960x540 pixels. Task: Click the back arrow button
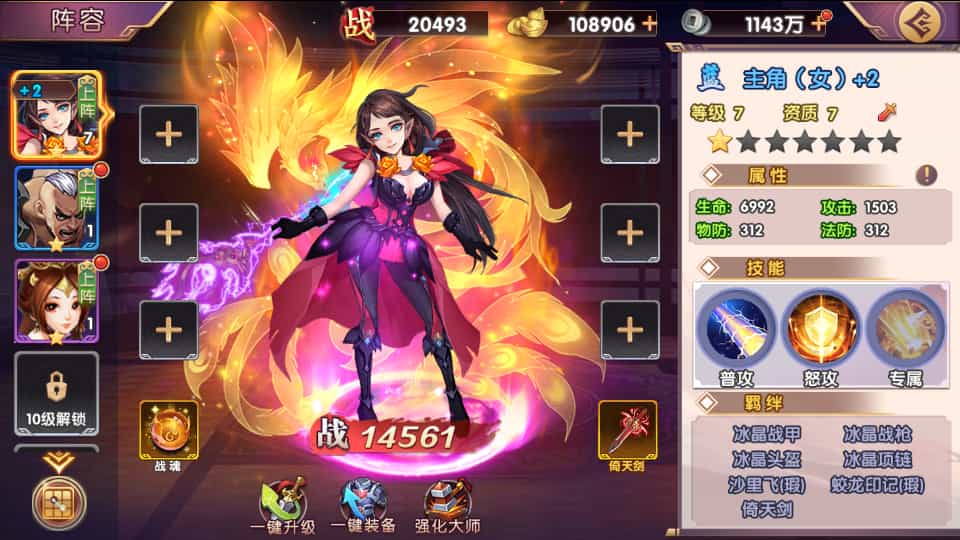917,22
